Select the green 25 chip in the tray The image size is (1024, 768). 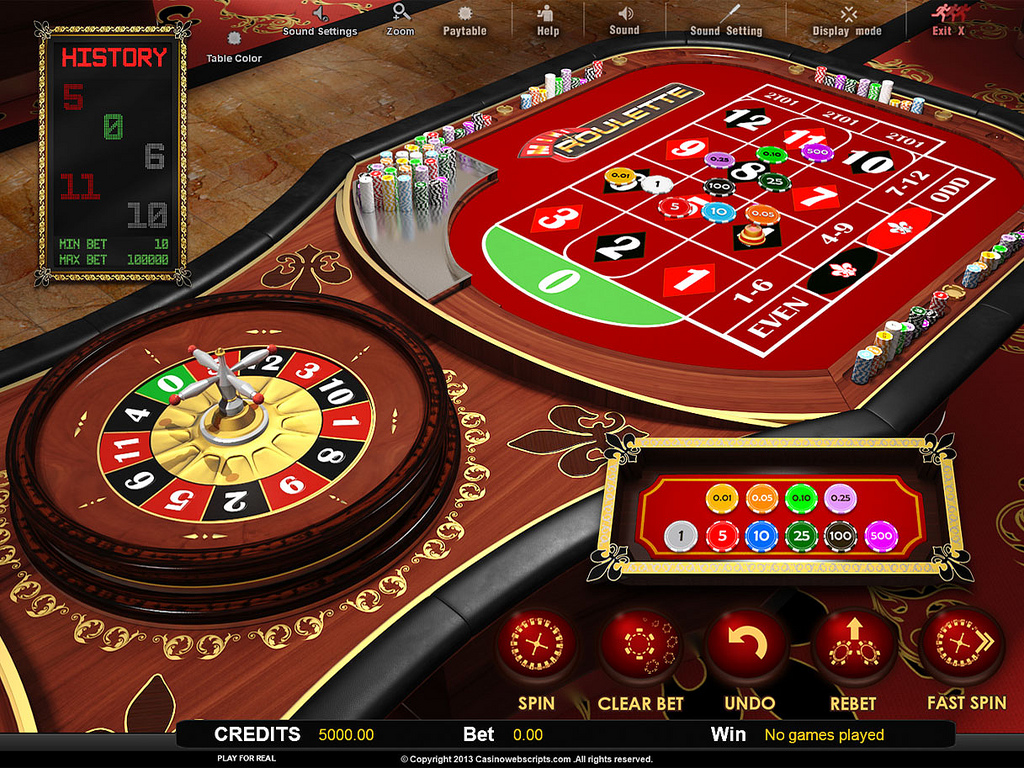point(801,537)
